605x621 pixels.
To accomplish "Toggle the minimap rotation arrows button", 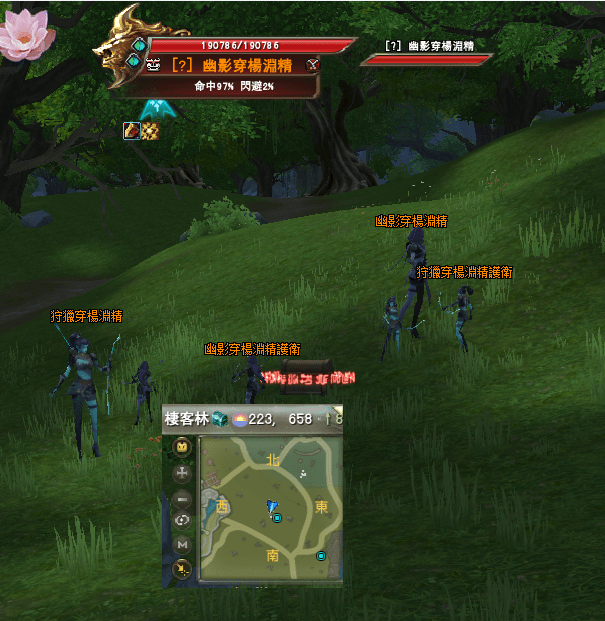I will pos(182,520).
